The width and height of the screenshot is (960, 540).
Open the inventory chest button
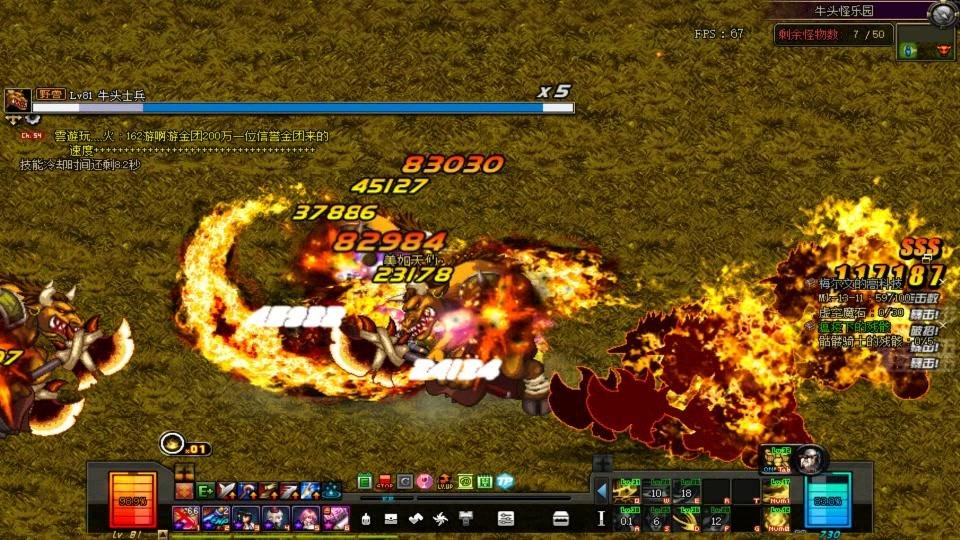pos(561,518)
